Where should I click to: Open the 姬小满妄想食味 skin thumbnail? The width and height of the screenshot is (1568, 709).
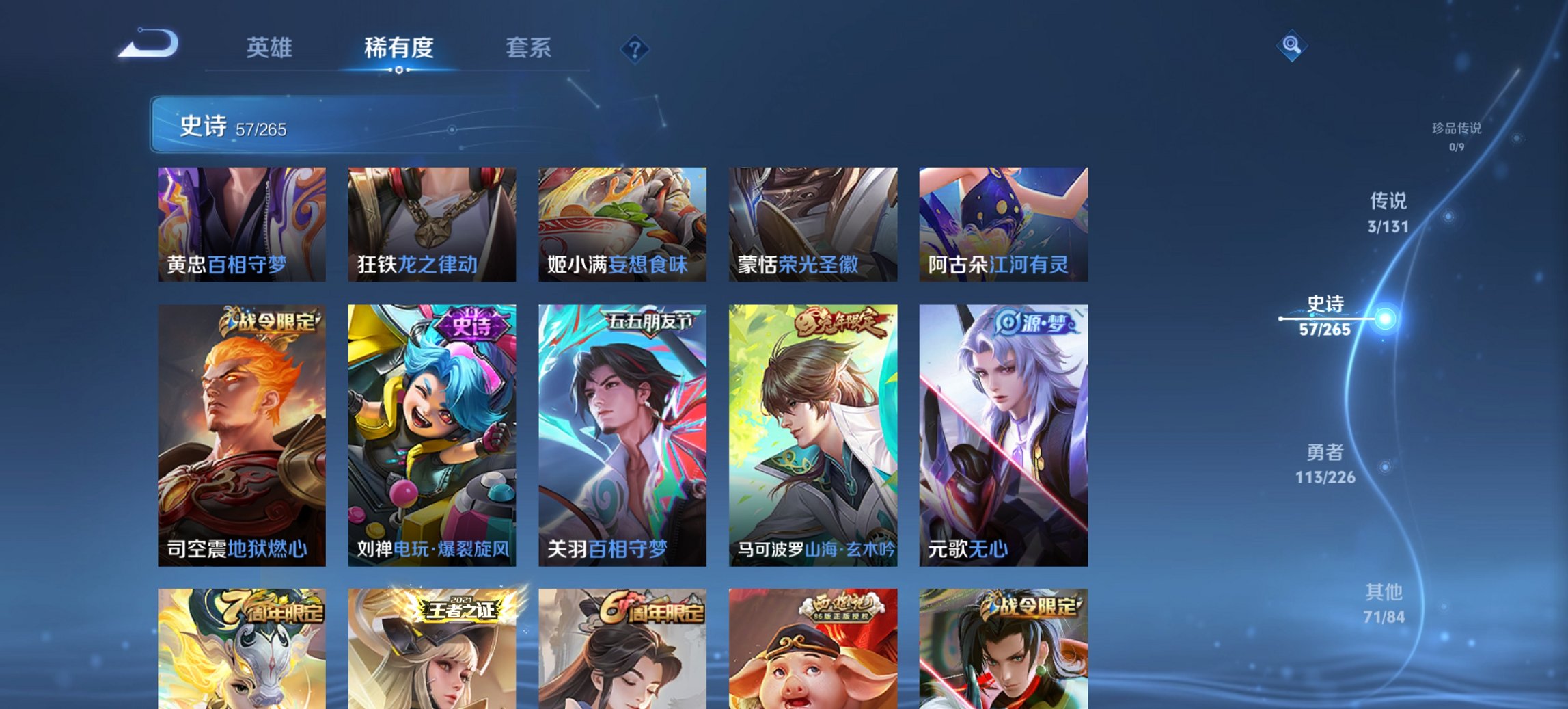tap(623, 224)
